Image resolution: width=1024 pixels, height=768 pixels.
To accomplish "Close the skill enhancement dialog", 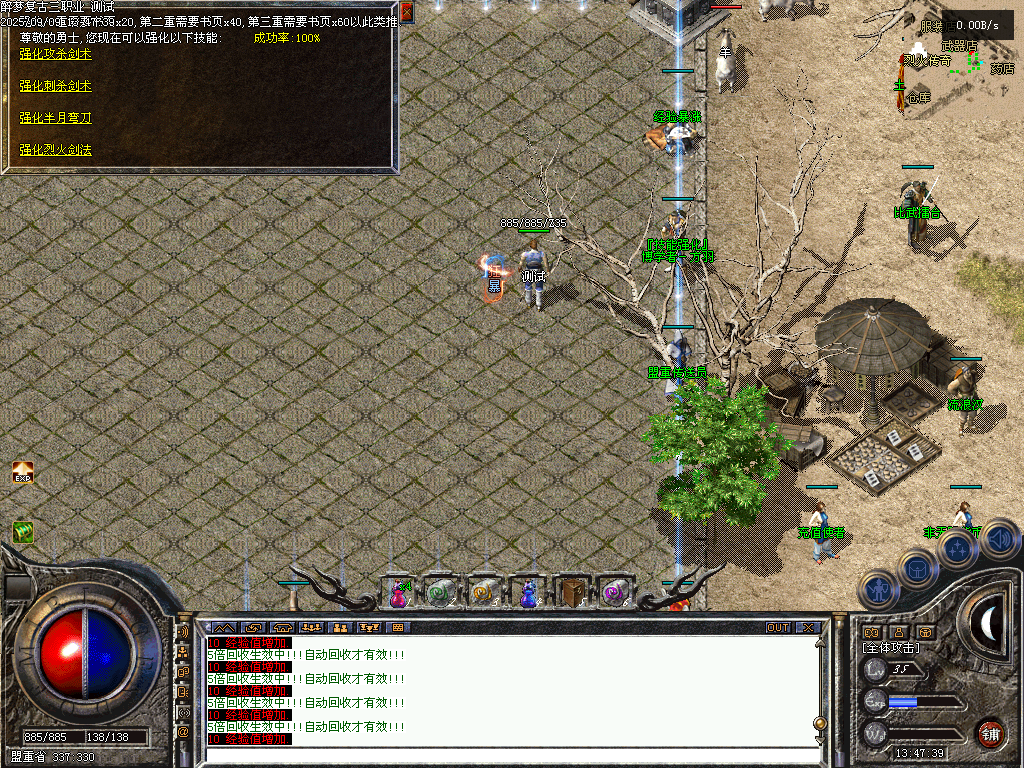I will [407, 13].
